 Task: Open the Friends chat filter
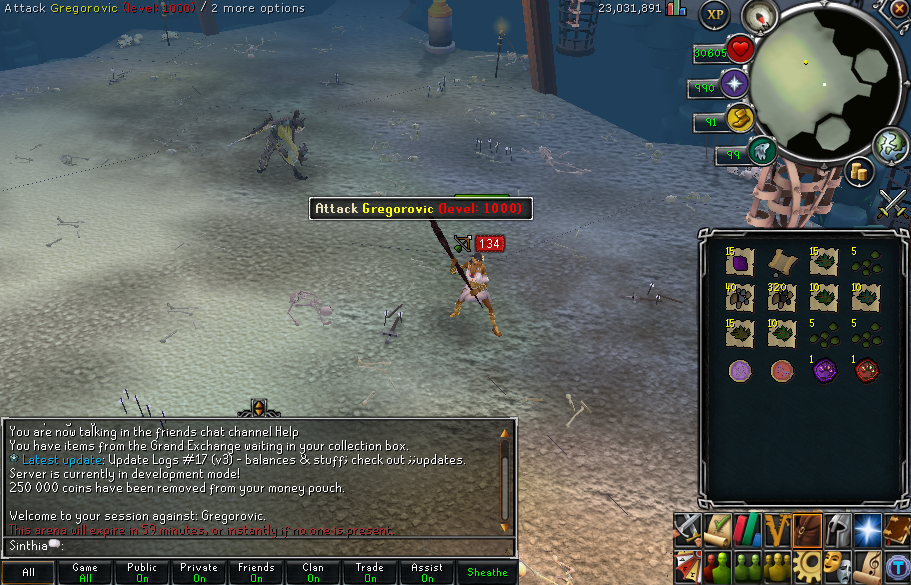pyautogui.click(x=256, y=573)
